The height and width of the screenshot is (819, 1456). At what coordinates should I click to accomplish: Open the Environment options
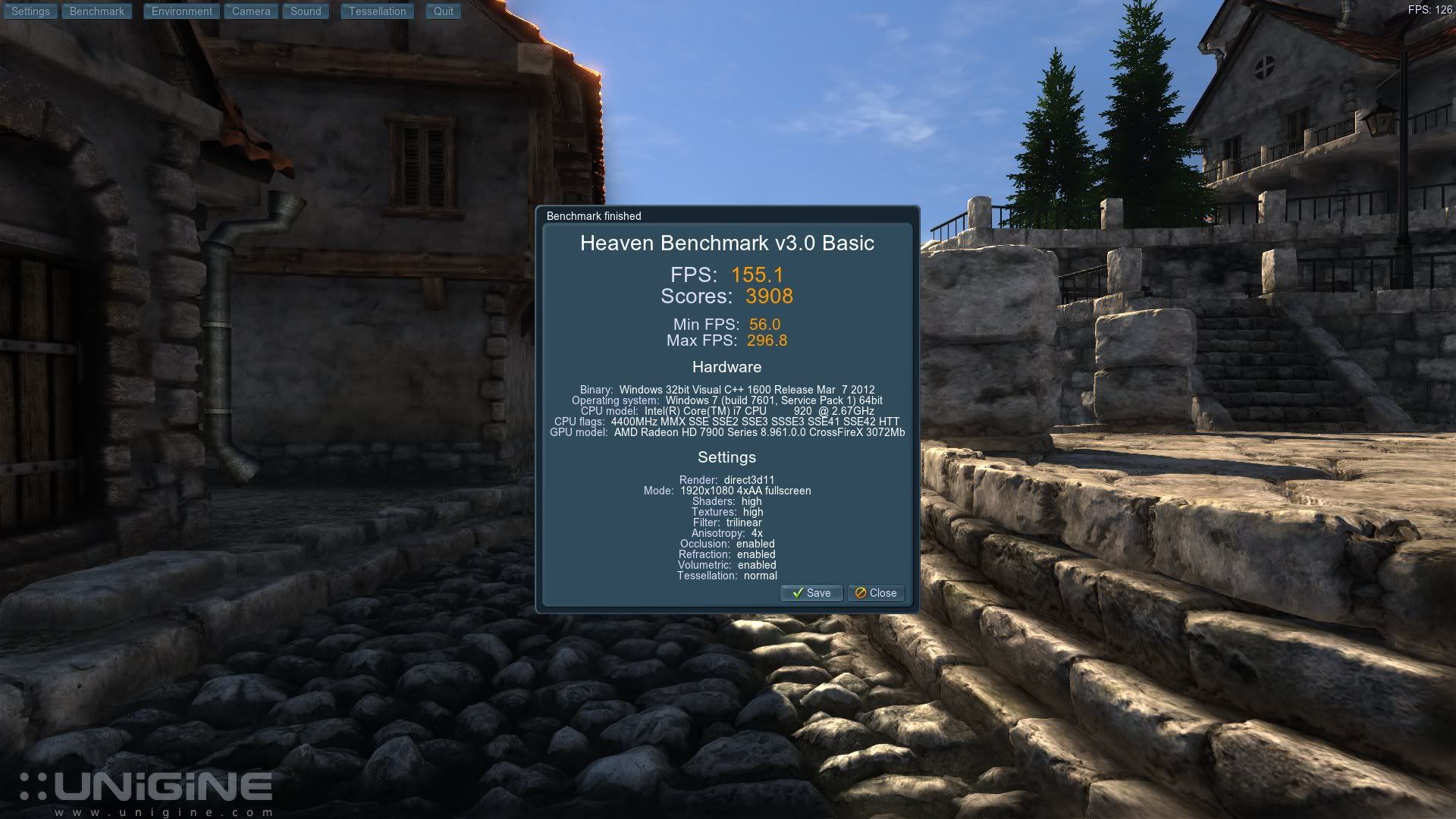click(x=181, y=11)
